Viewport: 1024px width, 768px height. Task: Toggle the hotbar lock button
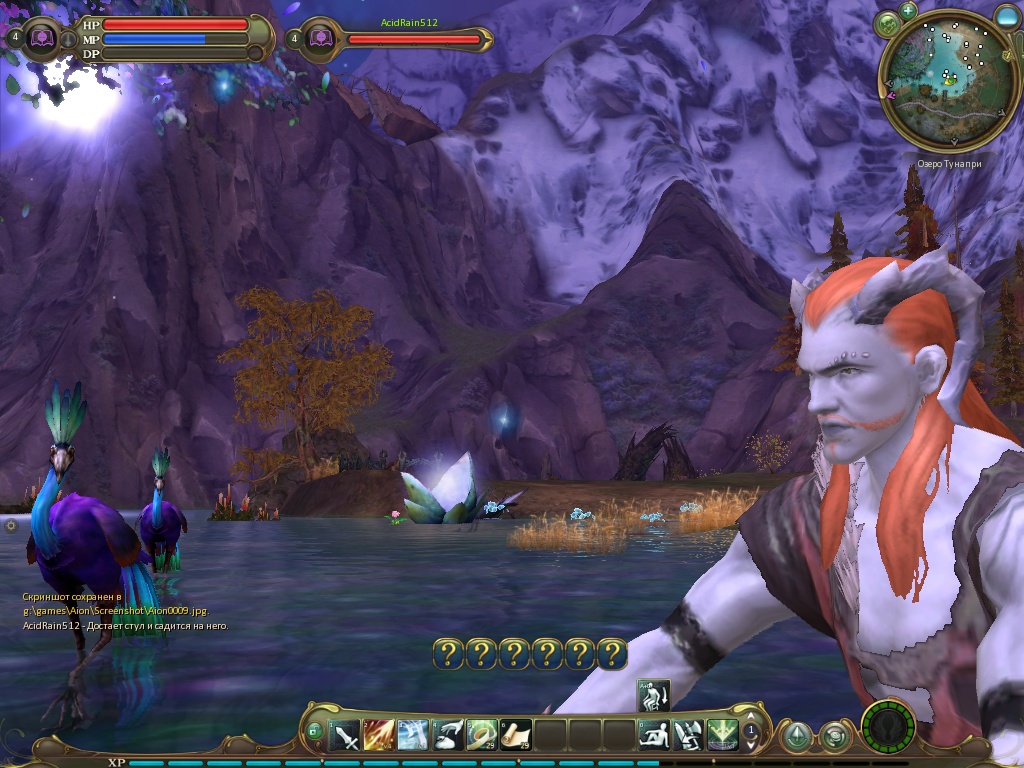(315, 733)
